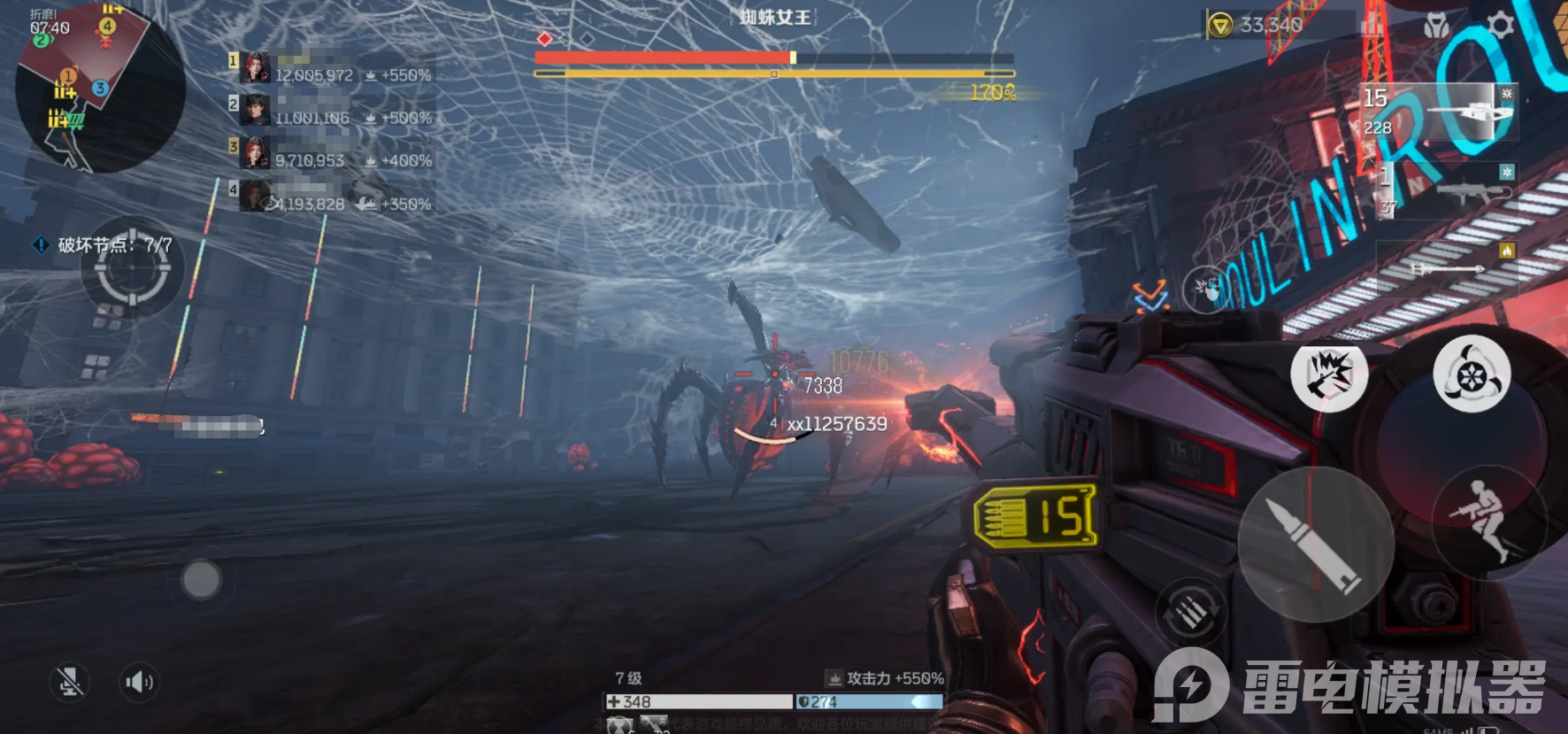Tap the crosshair aim scope button
The width and height of the screenshot is (1568, 734).
tap(133, 273)
